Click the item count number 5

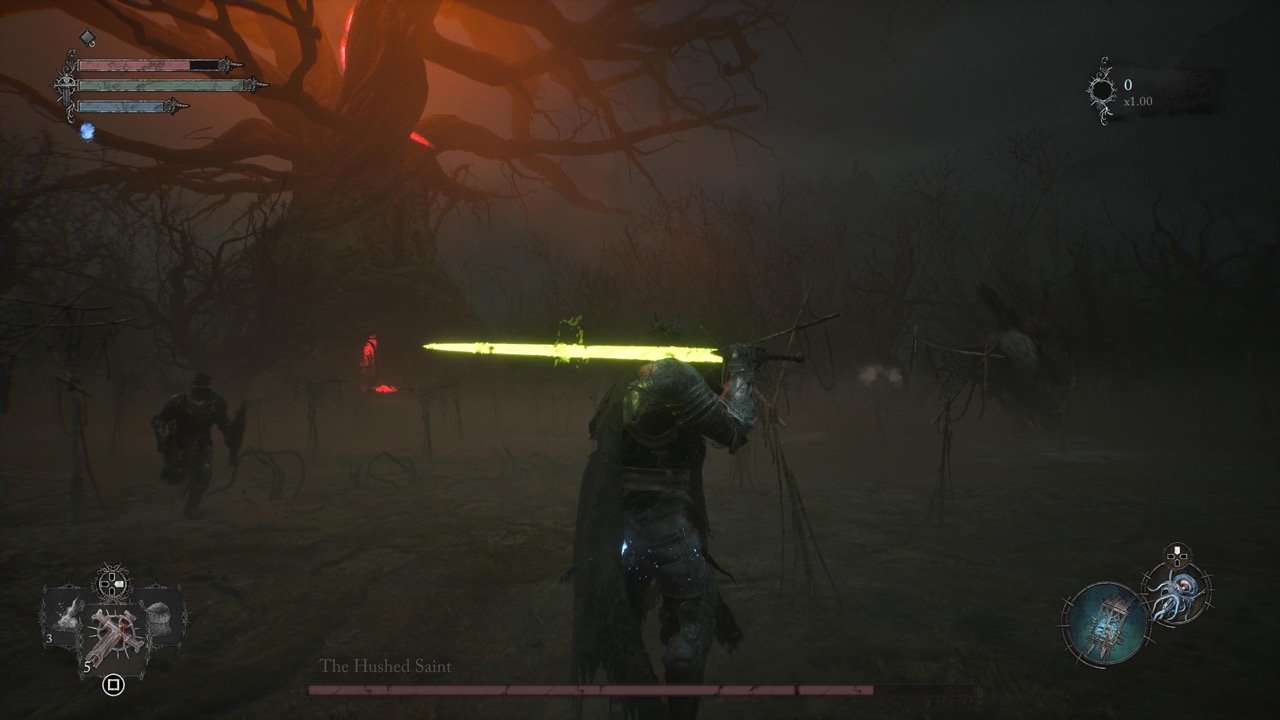click(x=88, y=666)
